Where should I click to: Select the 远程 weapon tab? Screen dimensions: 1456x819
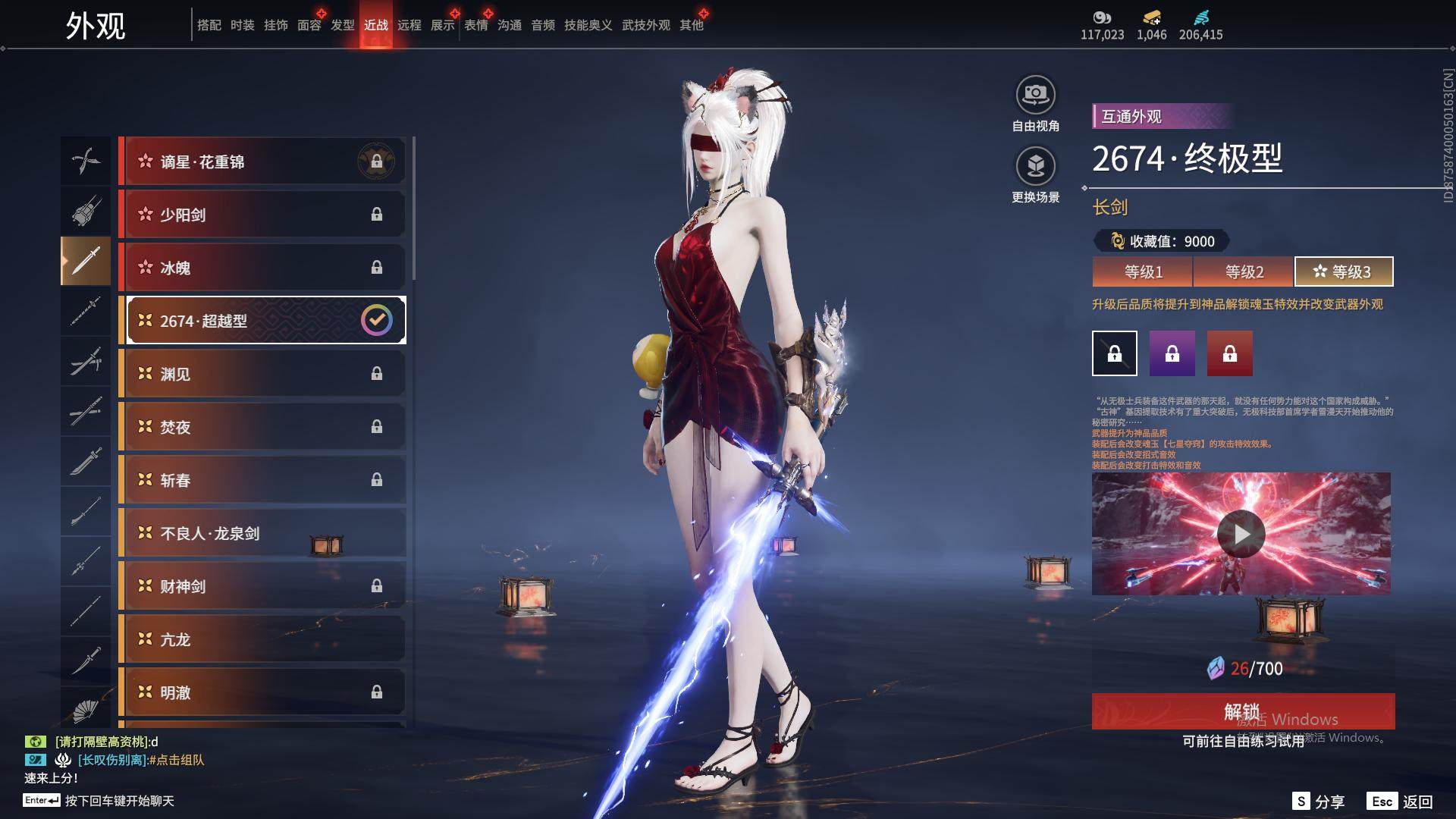tap(409, 25)
